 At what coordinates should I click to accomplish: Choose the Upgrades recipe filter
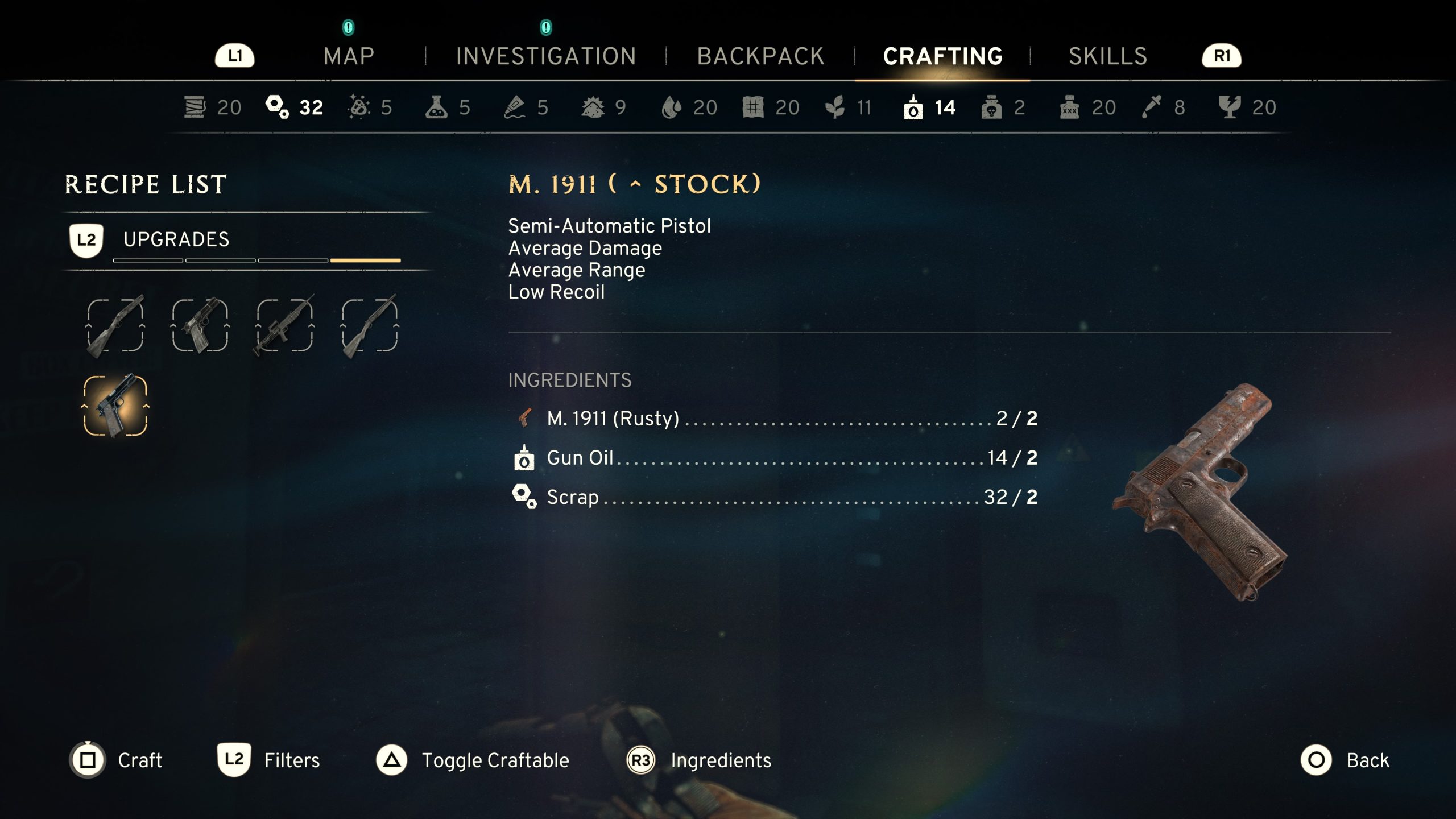176,239
